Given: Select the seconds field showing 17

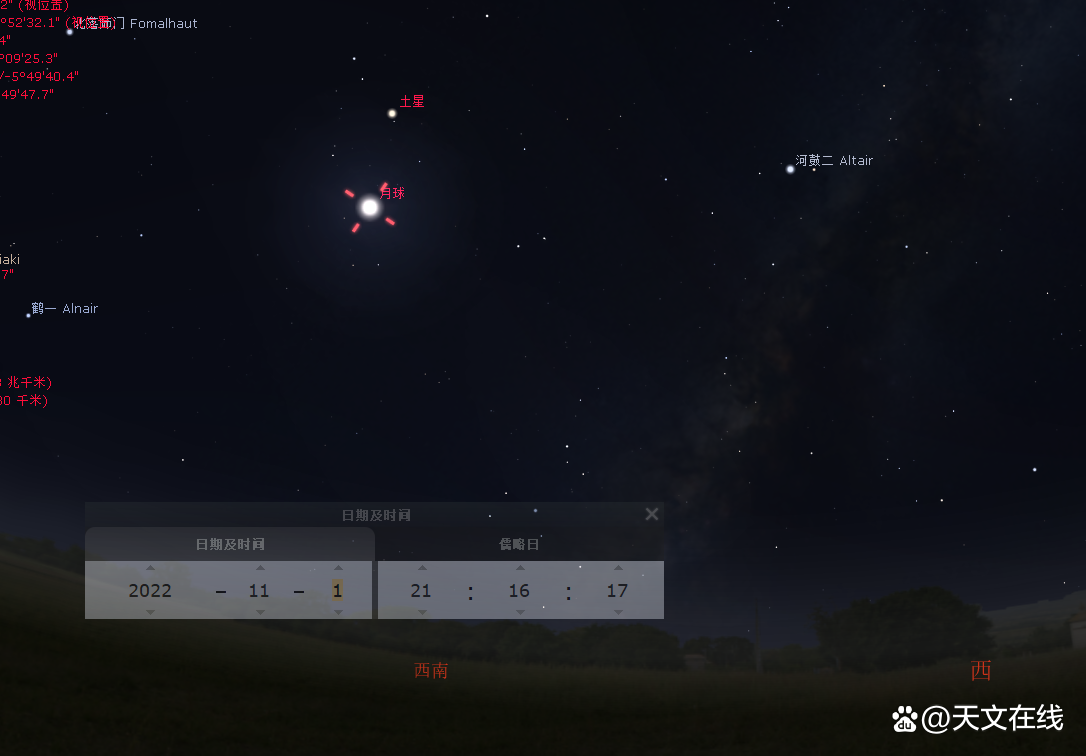Looking at the screenshot, I should [x=617, y=590].
